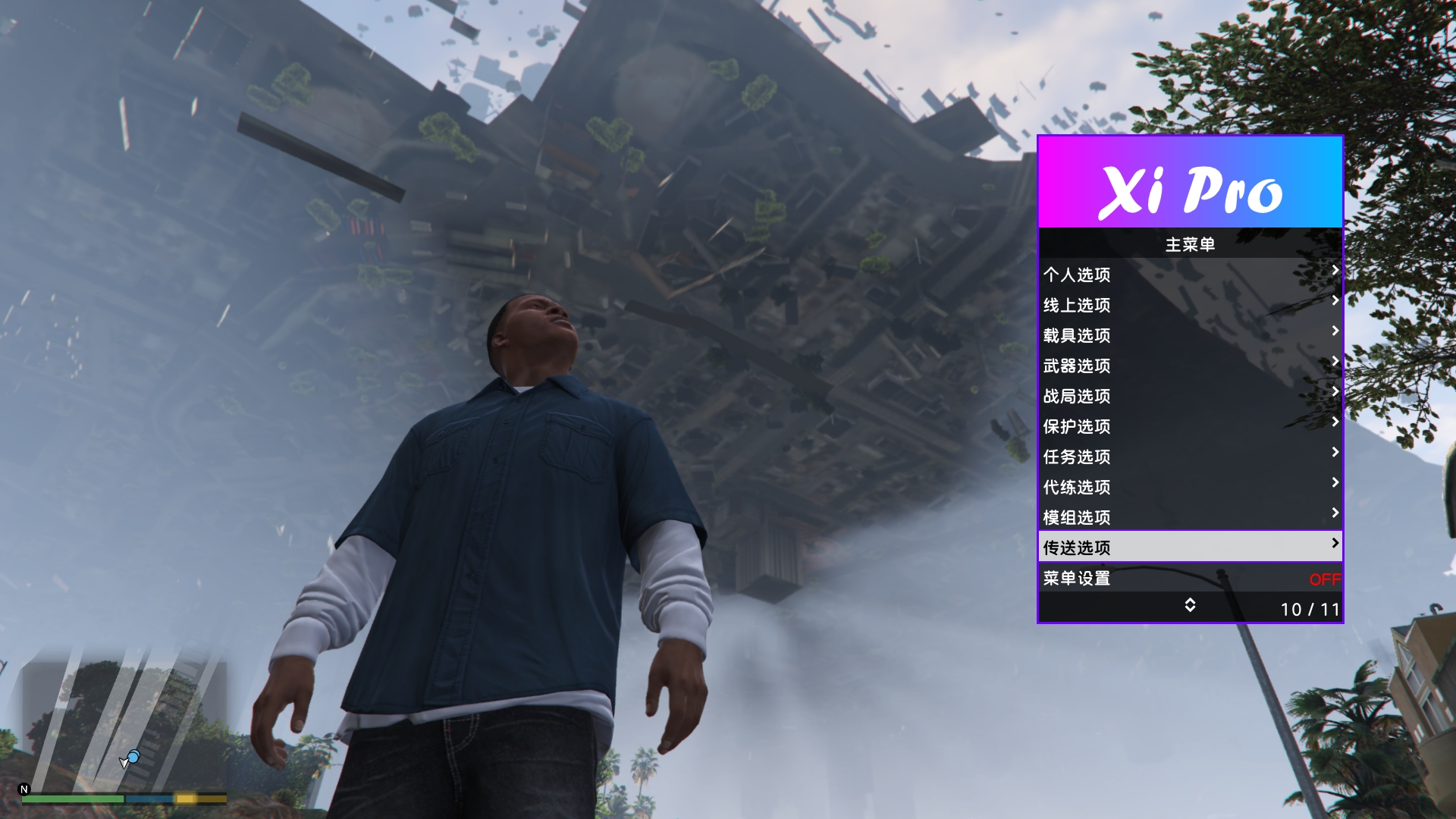Open the 任务选项 entry
This screenshot has width=1456, height=819.
click(1189, 456)
